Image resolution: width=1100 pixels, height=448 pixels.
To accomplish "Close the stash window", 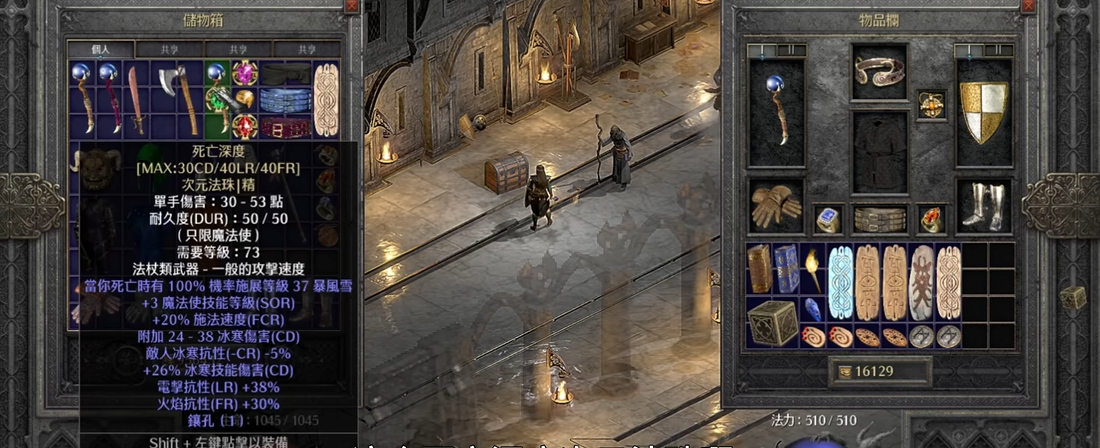I will (x=351, y=6).
